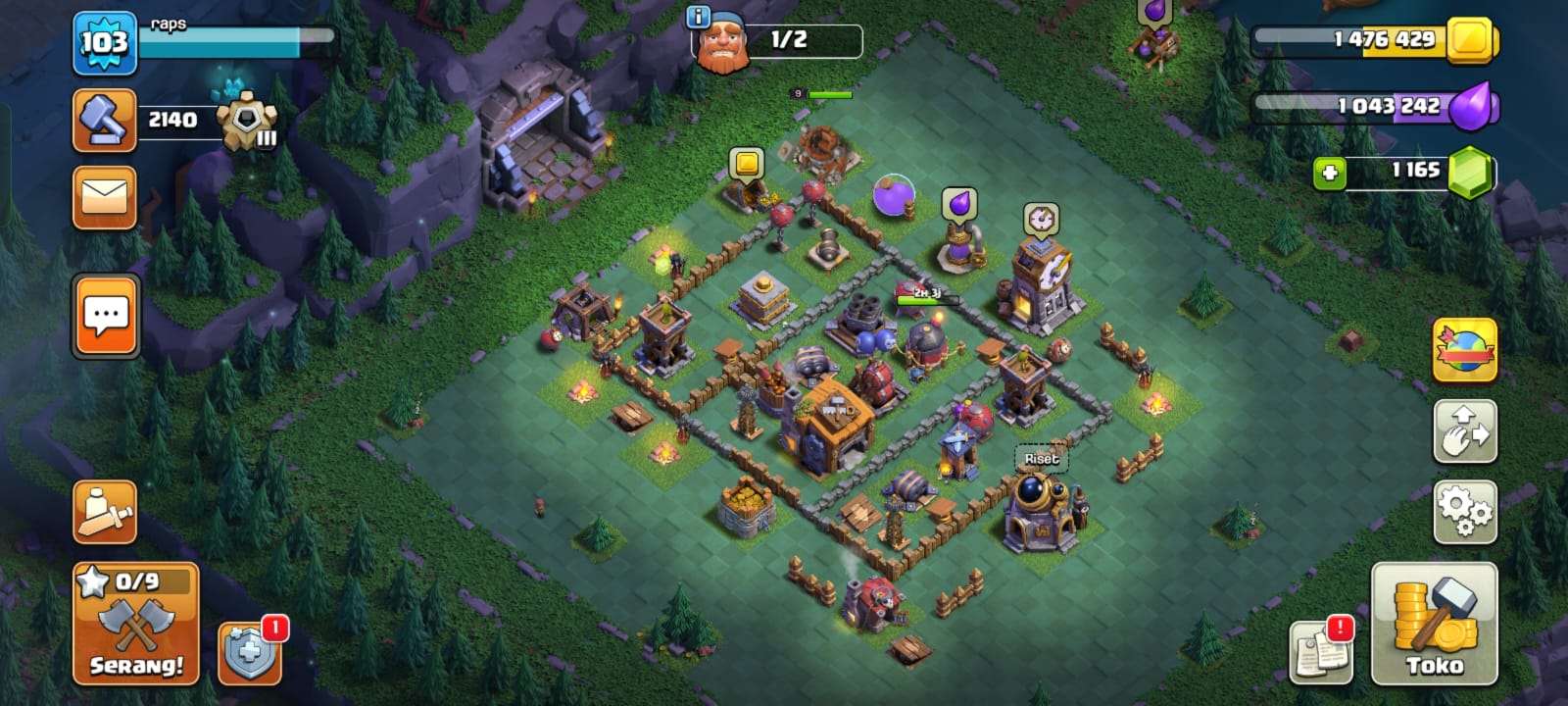Add gems with the green plus
1568x706 pixels.
click(x=1330, y=174)
